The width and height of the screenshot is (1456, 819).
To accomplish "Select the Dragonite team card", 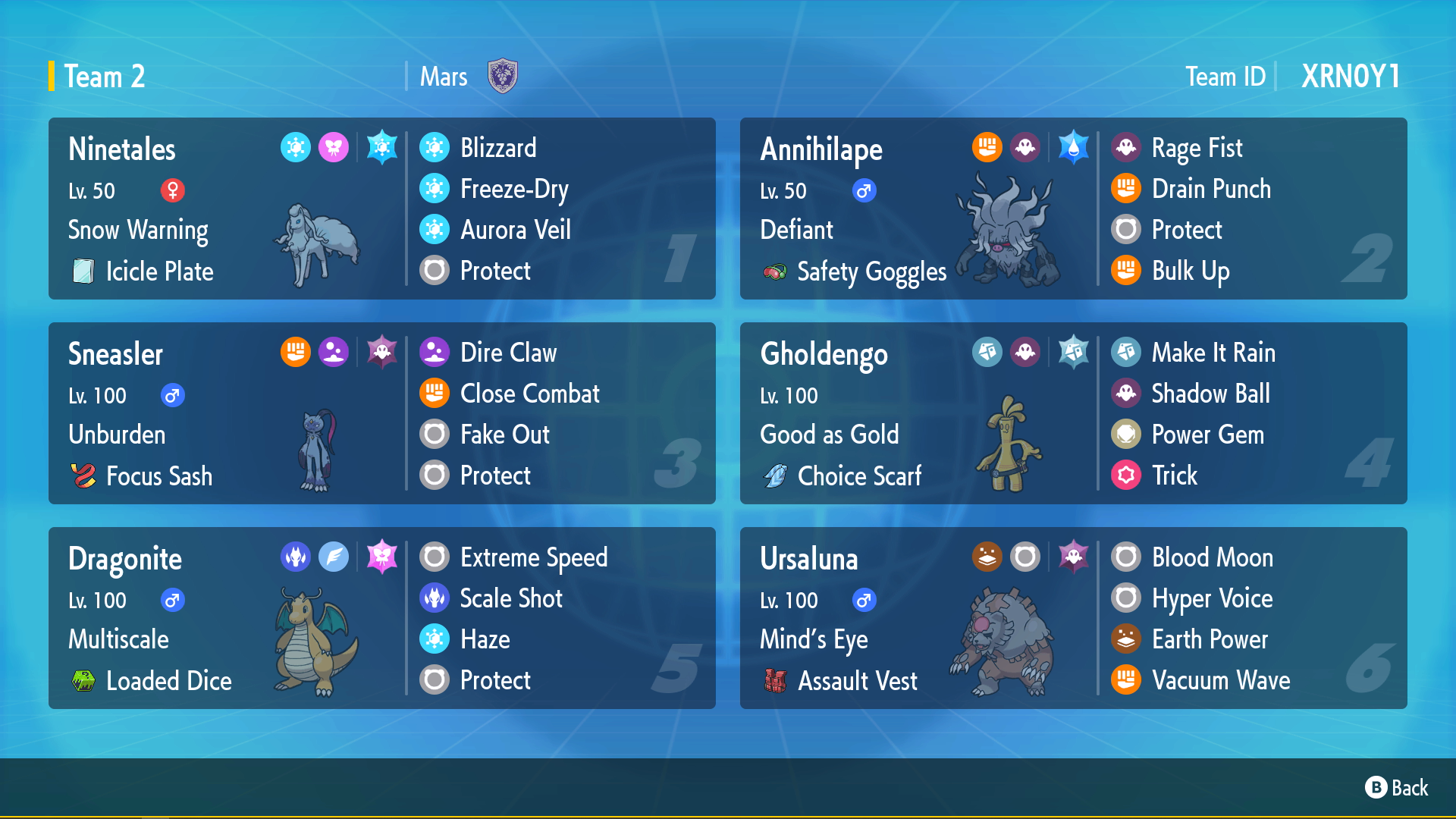I will pos(382,618).
